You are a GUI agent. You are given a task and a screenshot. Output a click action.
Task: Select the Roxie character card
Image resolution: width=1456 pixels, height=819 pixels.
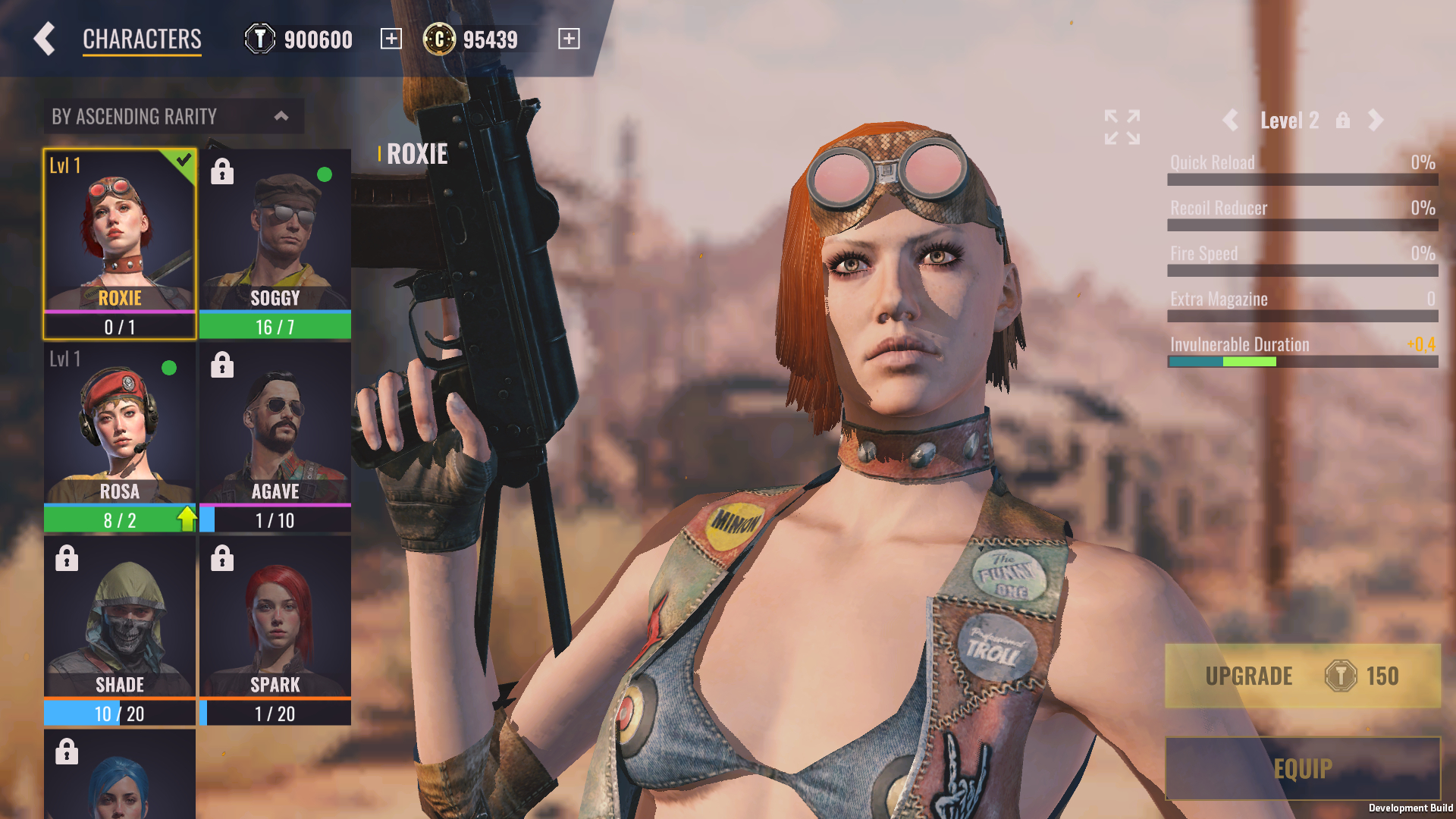pyautogui.click(x=120, y=243)
